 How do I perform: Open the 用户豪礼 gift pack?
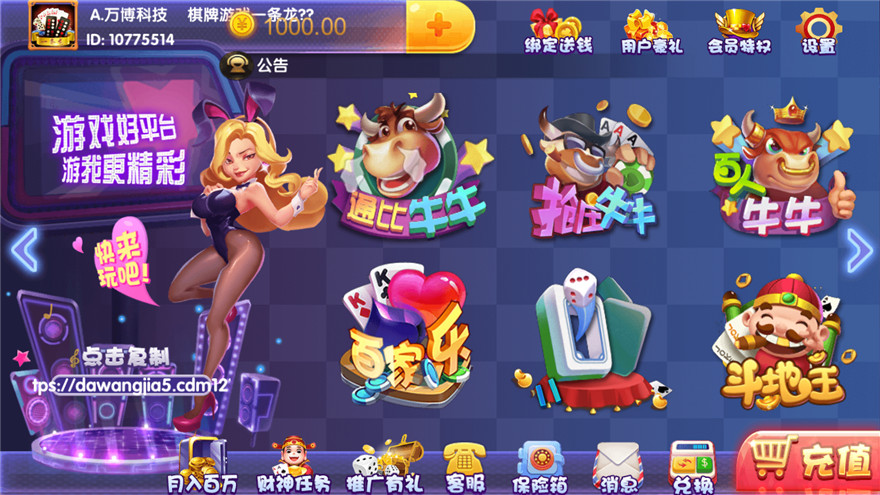647,31
